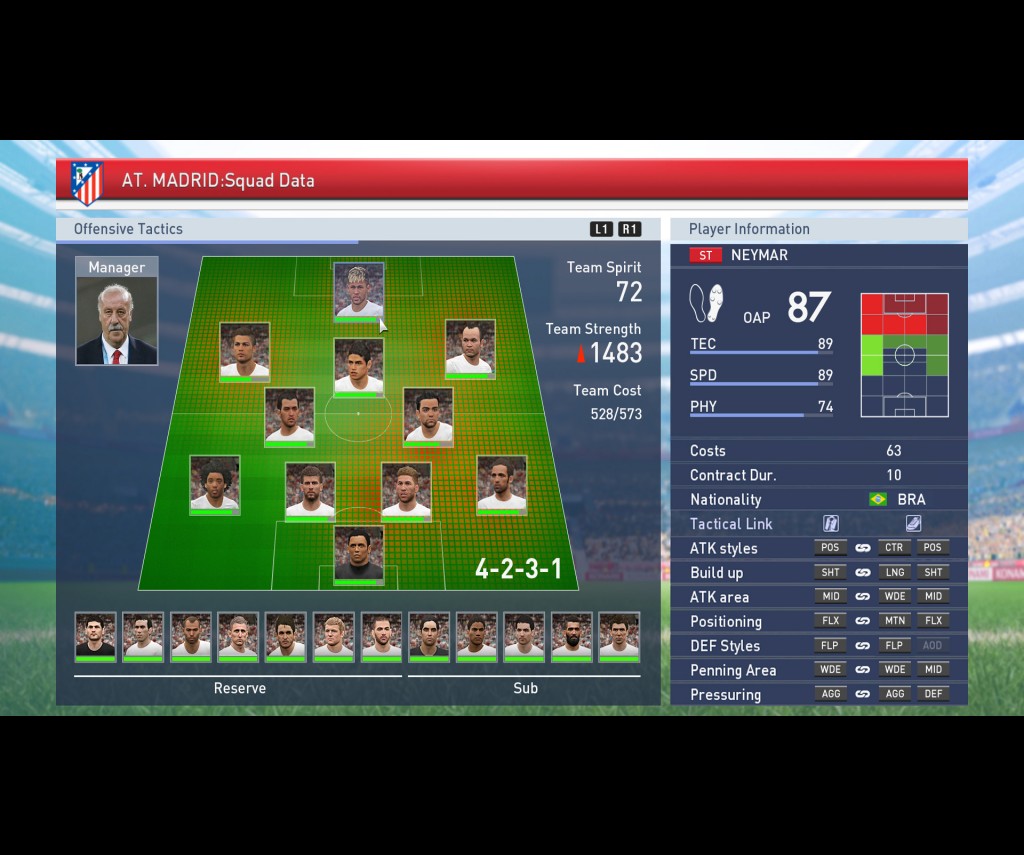Pick the bearded player in the Sub row
This screenshot has width=1024, height=855.
tap(571, 636)
